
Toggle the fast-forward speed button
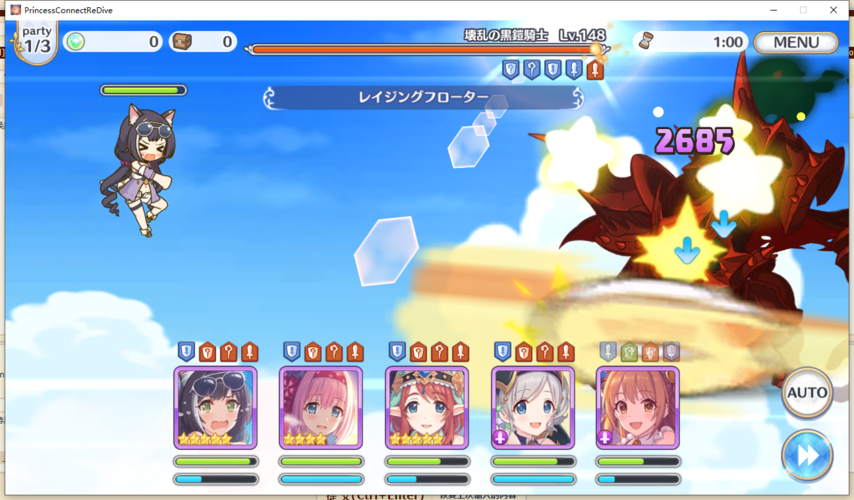click(x=807, y=455)
